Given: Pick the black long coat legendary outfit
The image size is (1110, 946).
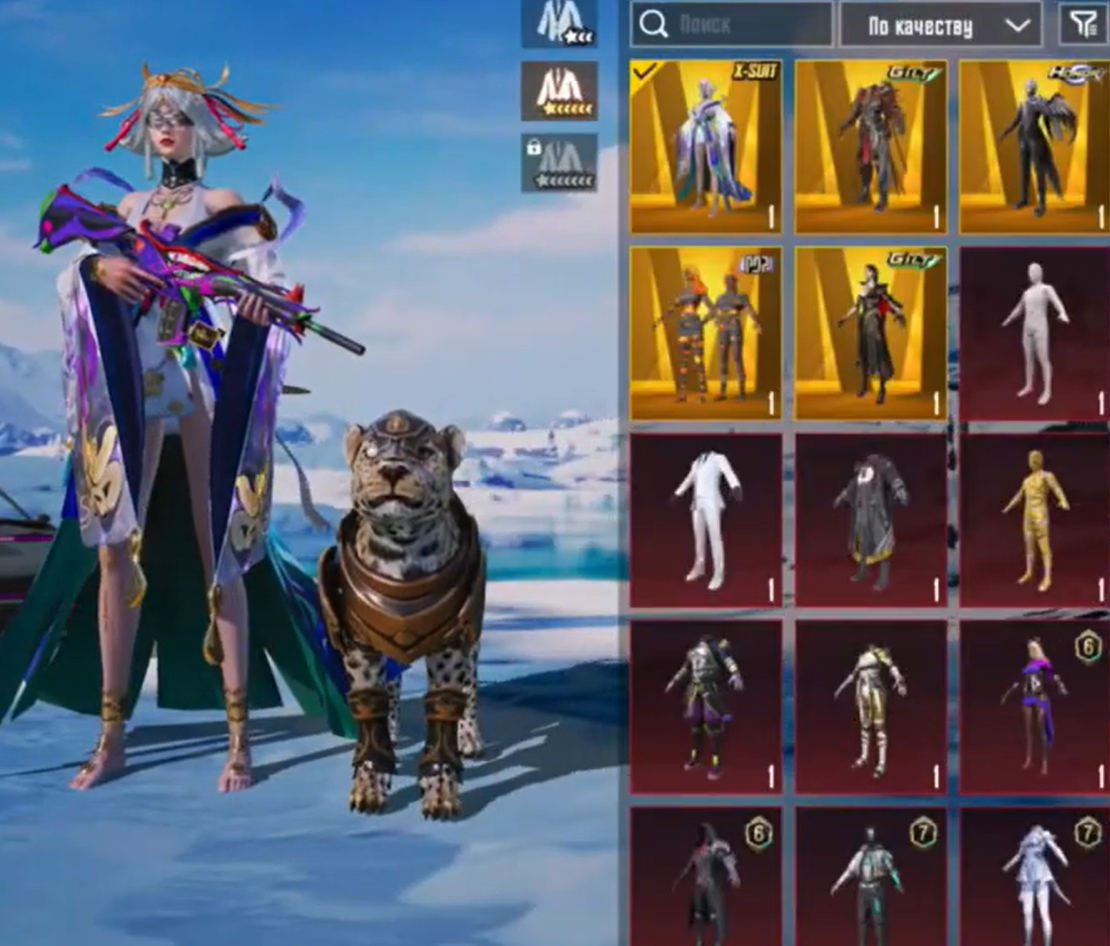Looking at the screenshot, I should [870, 333].
